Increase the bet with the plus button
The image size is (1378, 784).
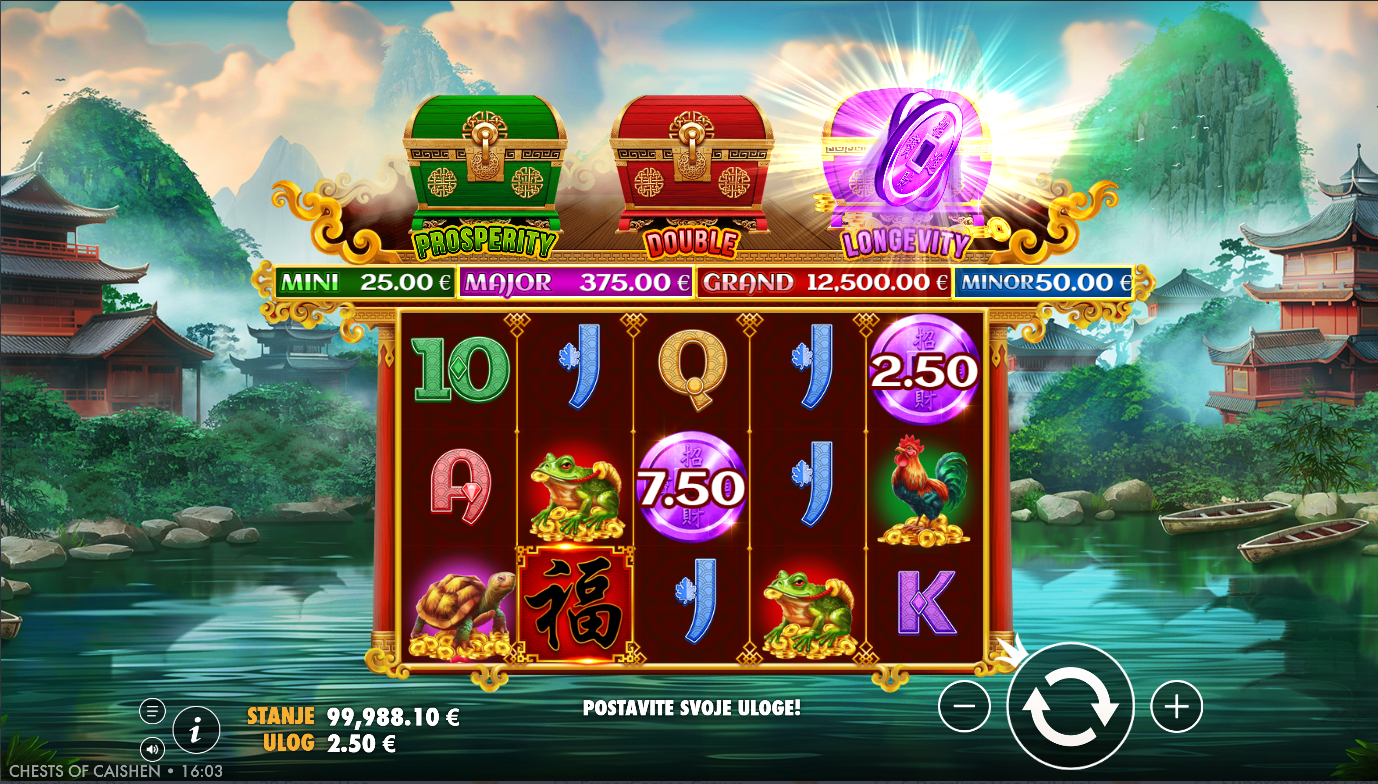(1176, 707)
